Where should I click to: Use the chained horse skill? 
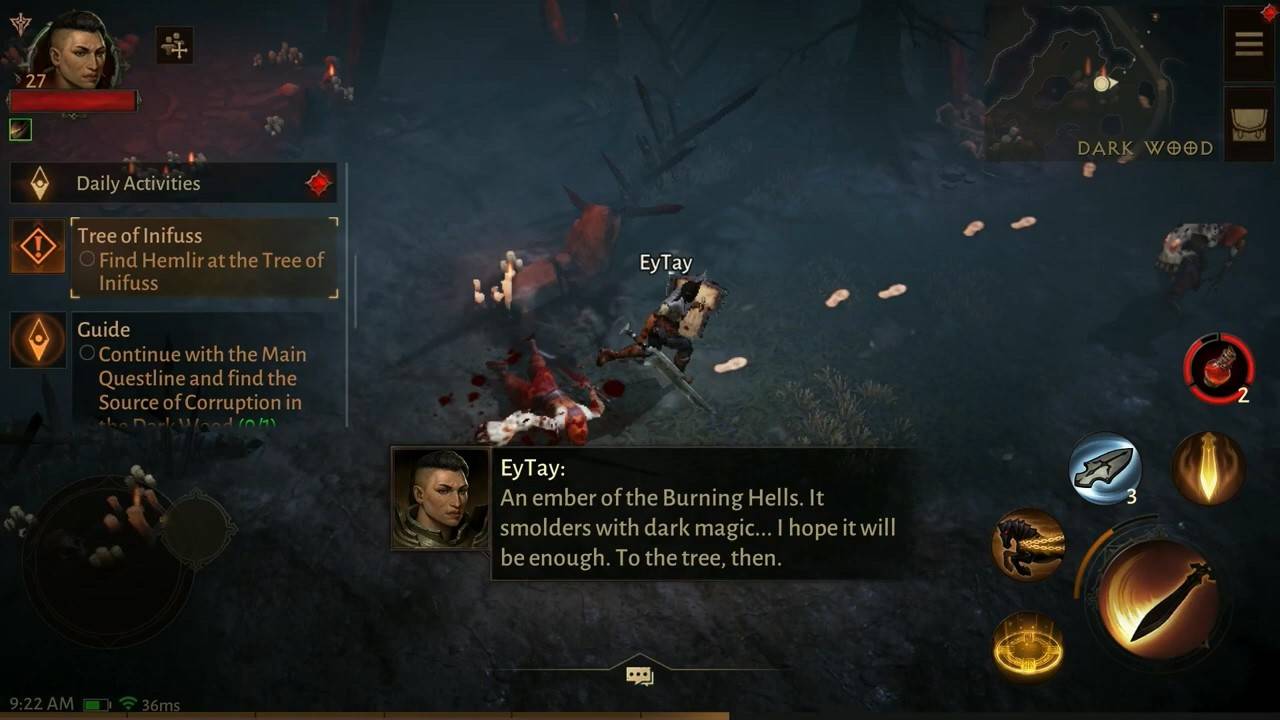1028,545
